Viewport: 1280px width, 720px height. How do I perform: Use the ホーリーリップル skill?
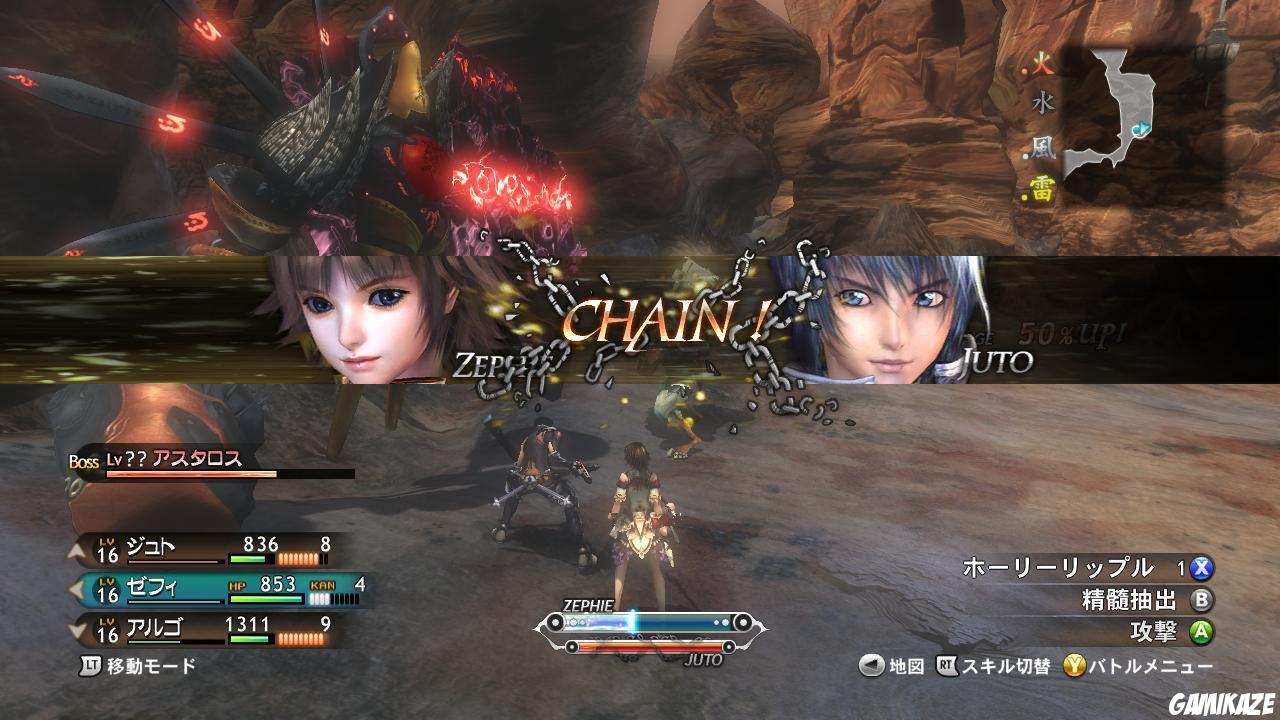point(1086,569)
